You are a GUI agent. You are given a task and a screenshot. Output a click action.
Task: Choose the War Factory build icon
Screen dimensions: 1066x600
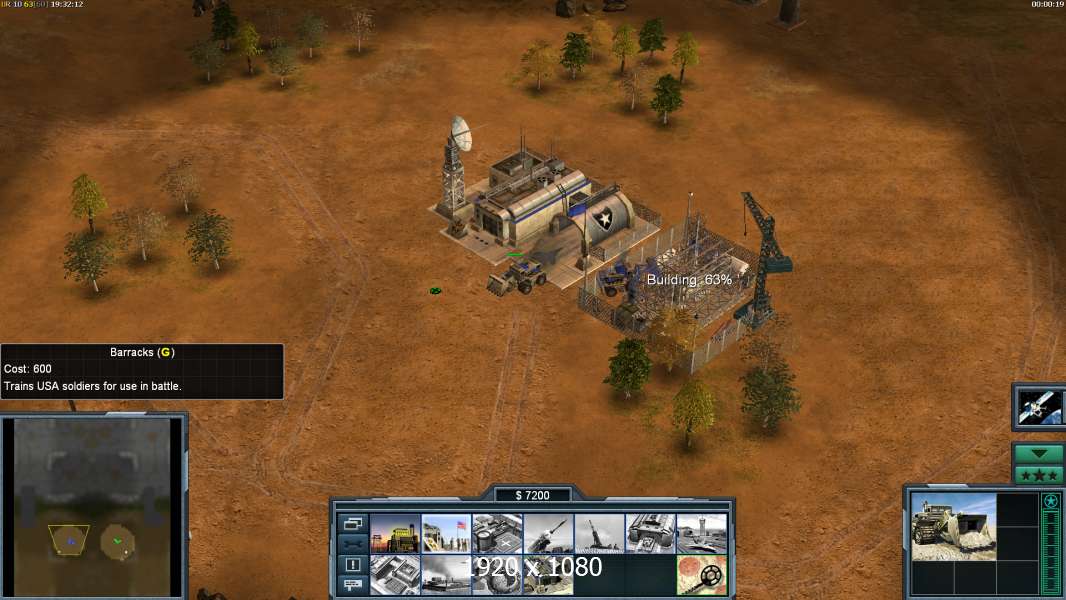650,534
